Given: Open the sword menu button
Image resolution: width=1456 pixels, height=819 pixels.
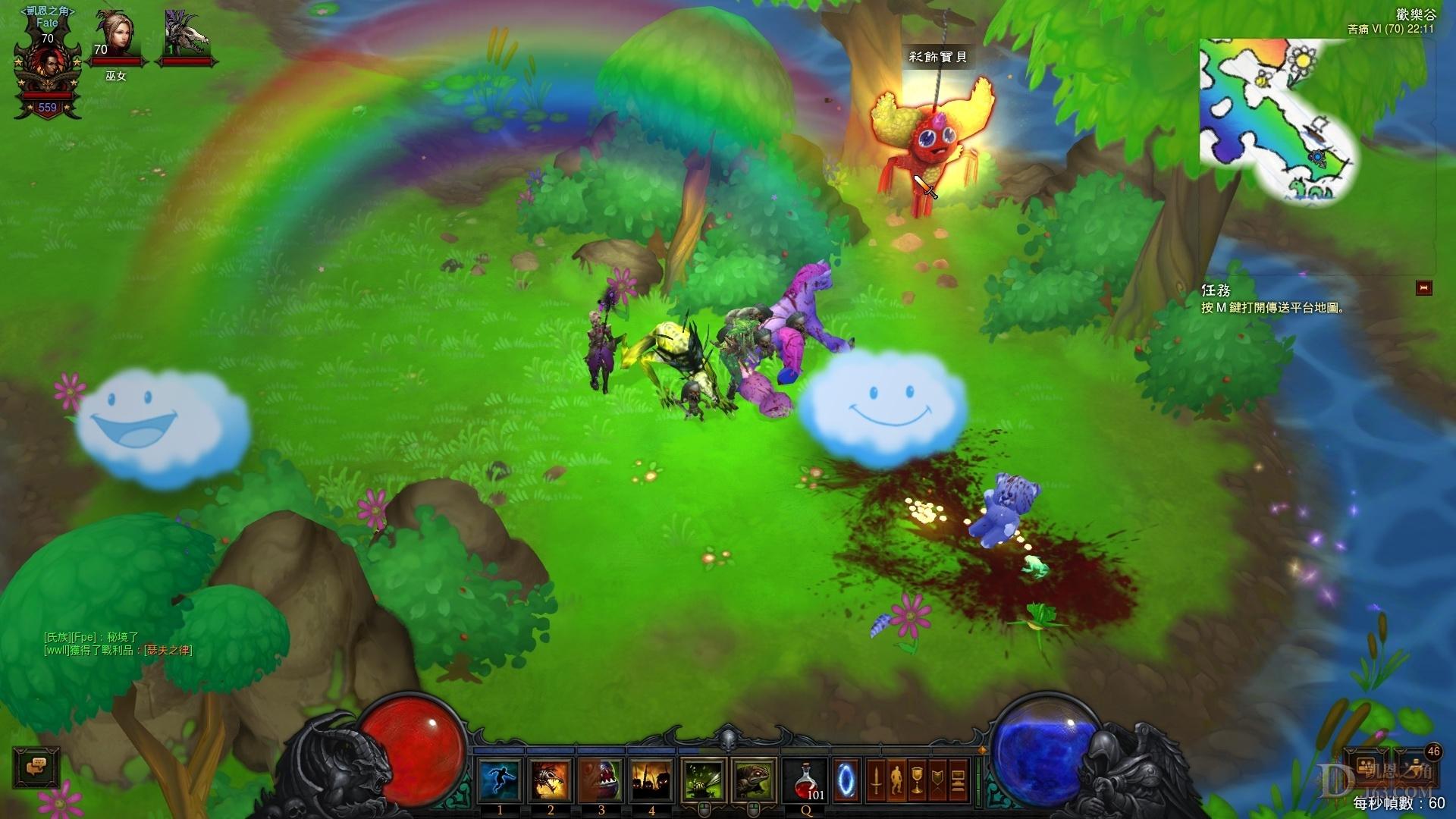Looking at the screenshot, I should coord(876,779).
